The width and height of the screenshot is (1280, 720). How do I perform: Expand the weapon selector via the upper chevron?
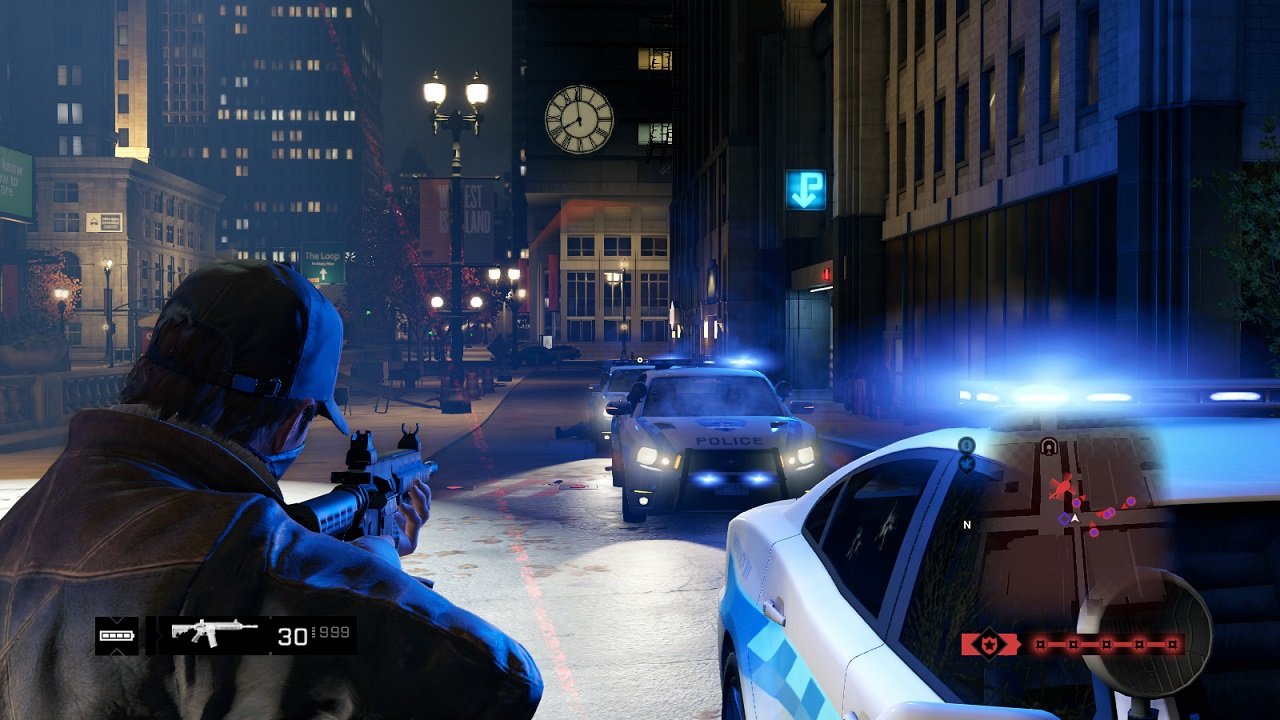(117, 620)
